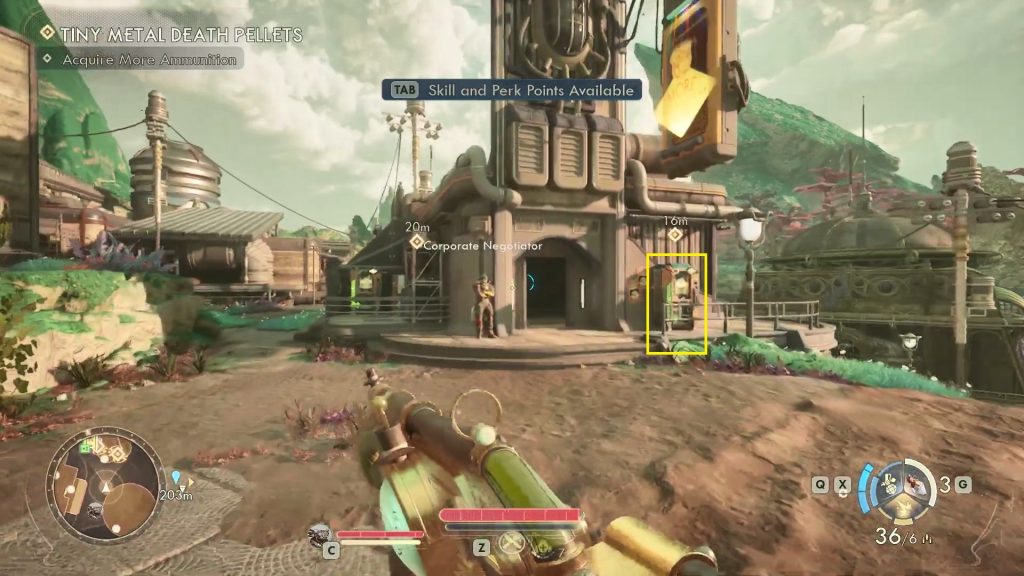Activate the crossed-tools gadget ability icon

pos(512,544)
